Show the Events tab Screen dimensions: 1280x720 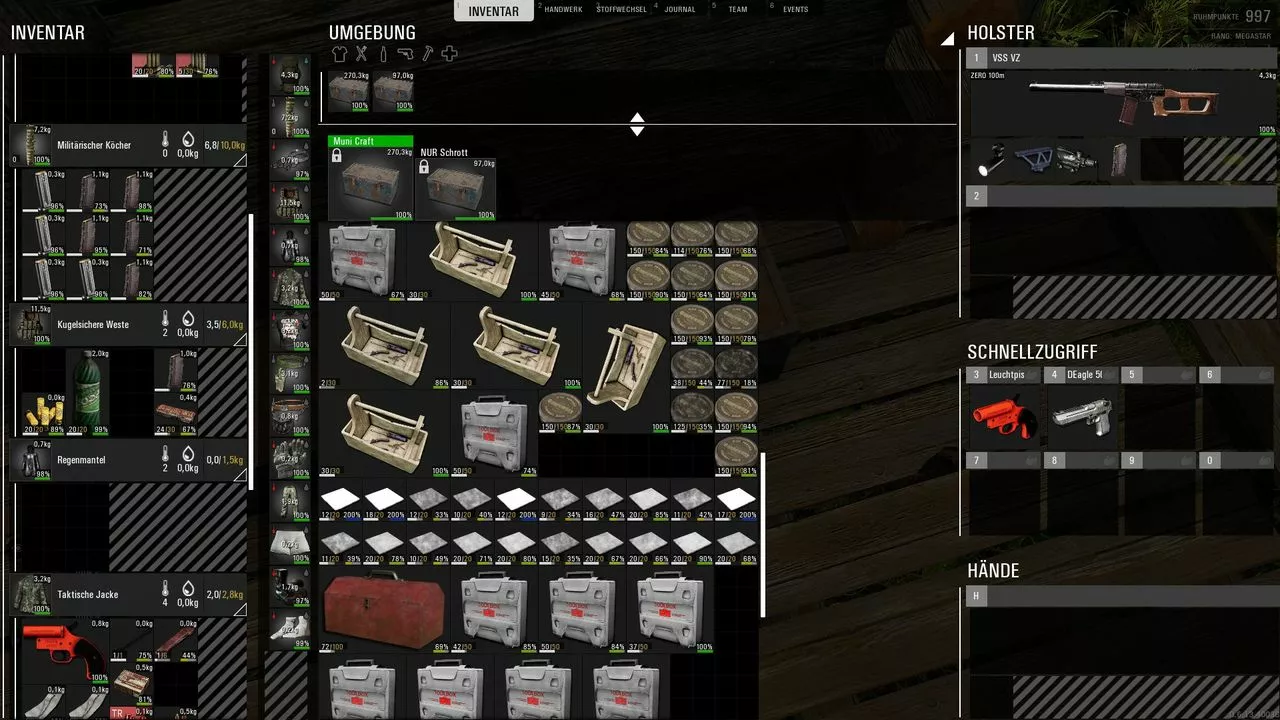point(795,10)
